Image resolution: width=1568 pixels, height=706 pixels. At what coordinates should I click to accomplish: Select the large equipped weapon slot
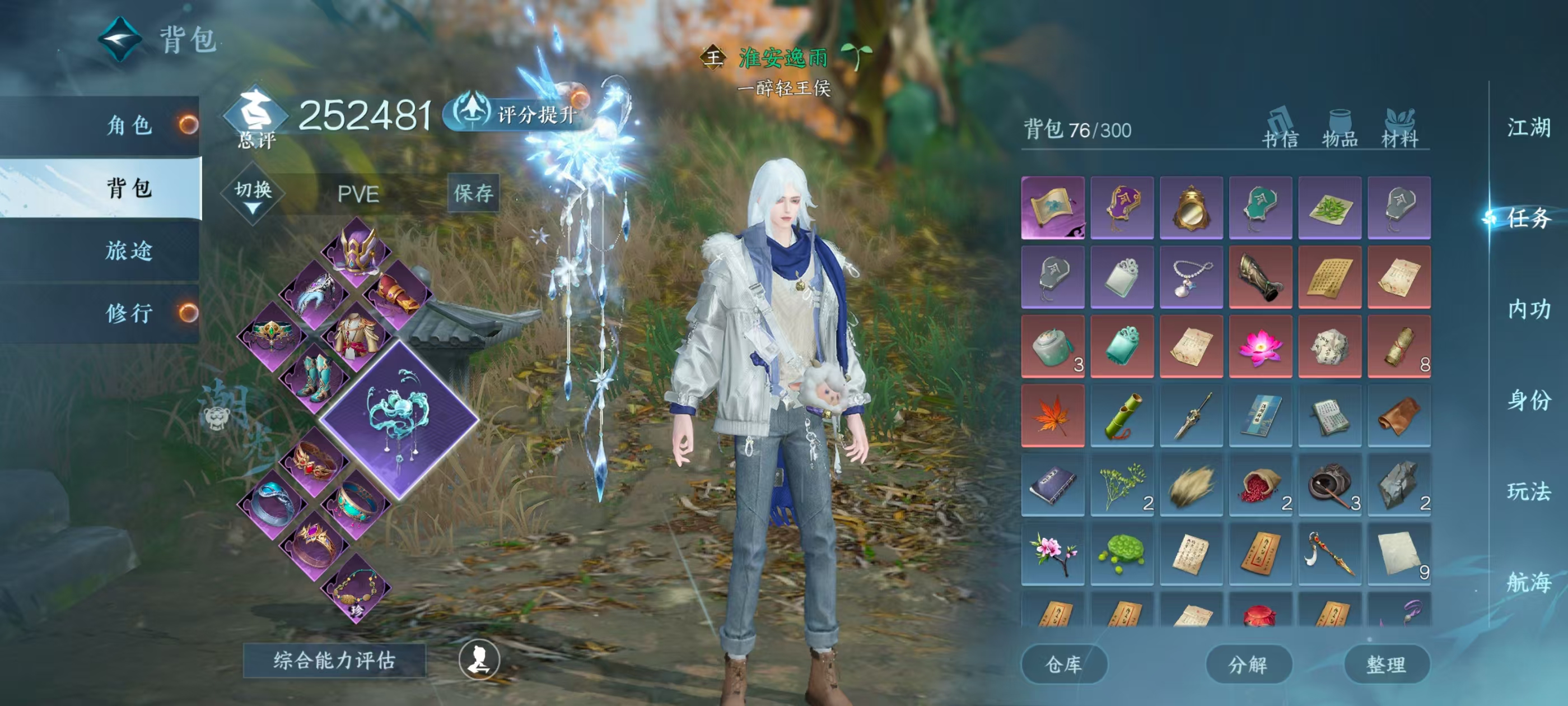[x=399, y=419]
